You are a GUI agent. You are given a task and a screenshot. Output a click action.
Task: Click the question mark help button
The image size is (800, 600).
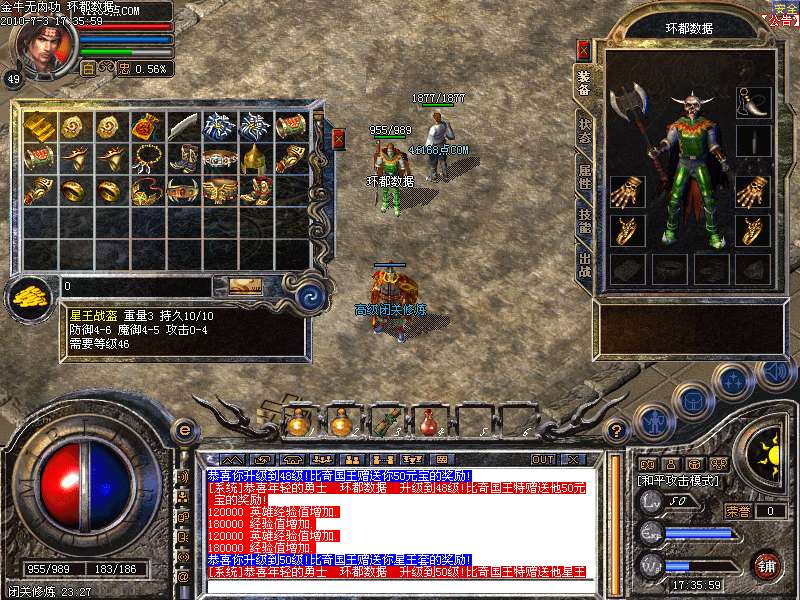tap(617, 431)
